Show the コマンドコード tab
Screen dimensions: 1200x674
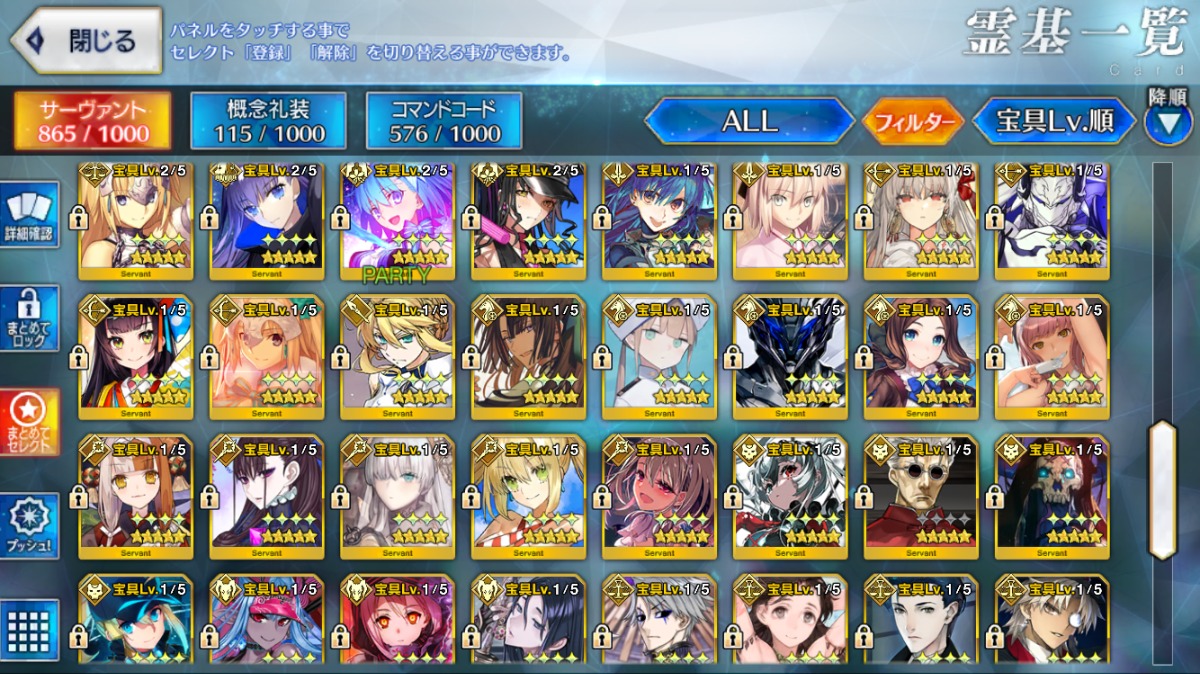tap(444, 122)
